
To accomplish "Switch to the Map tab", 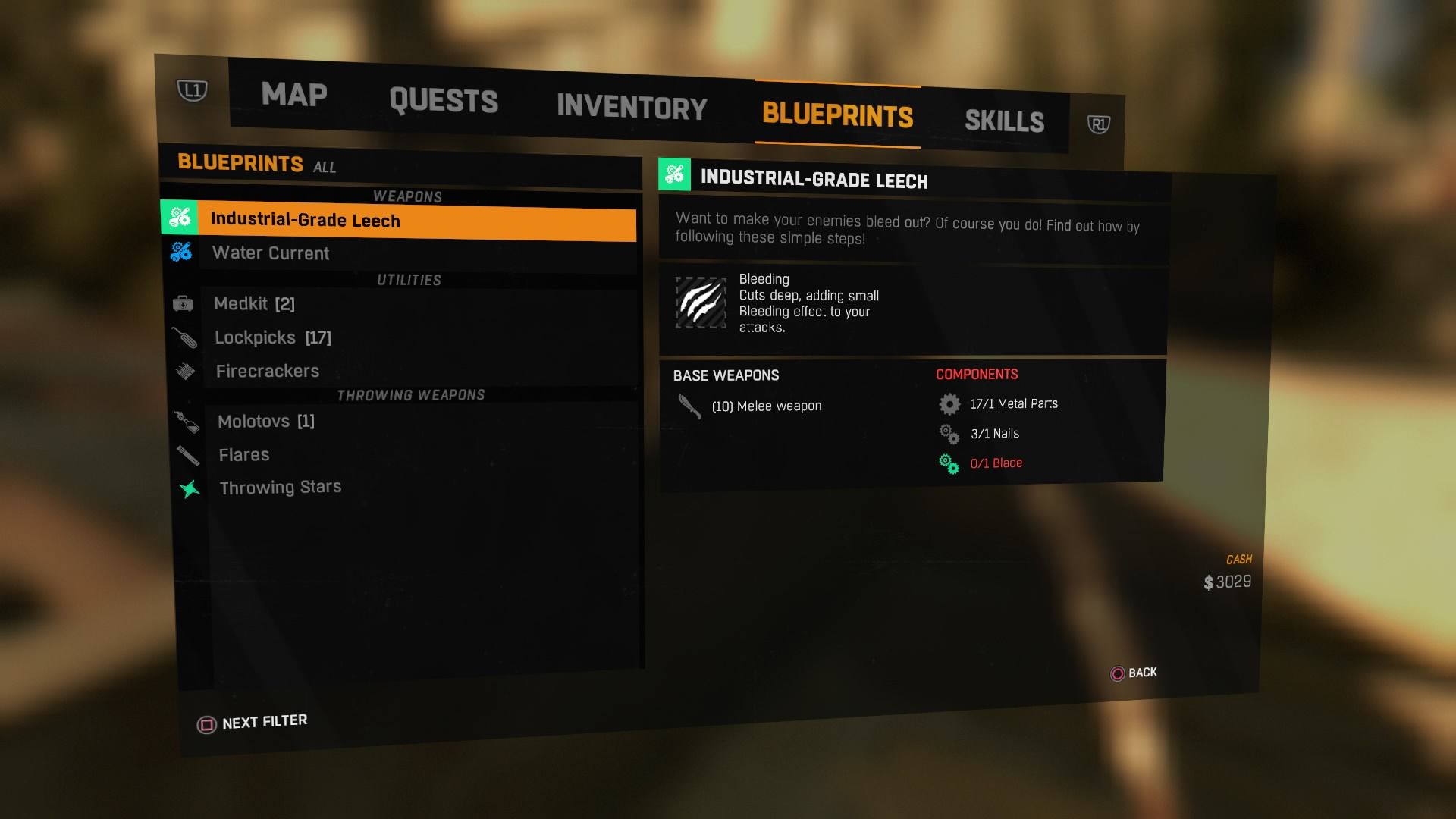I will (294, 95).
